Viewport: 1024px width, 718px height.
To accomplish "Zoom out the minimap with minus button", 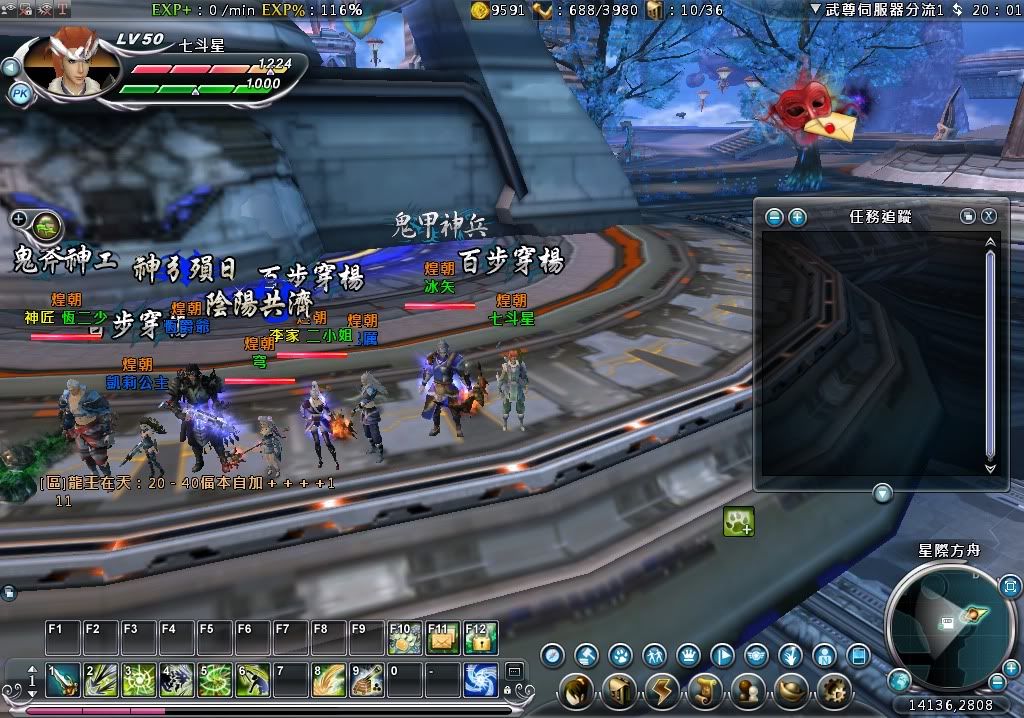I will coord(998,681).
